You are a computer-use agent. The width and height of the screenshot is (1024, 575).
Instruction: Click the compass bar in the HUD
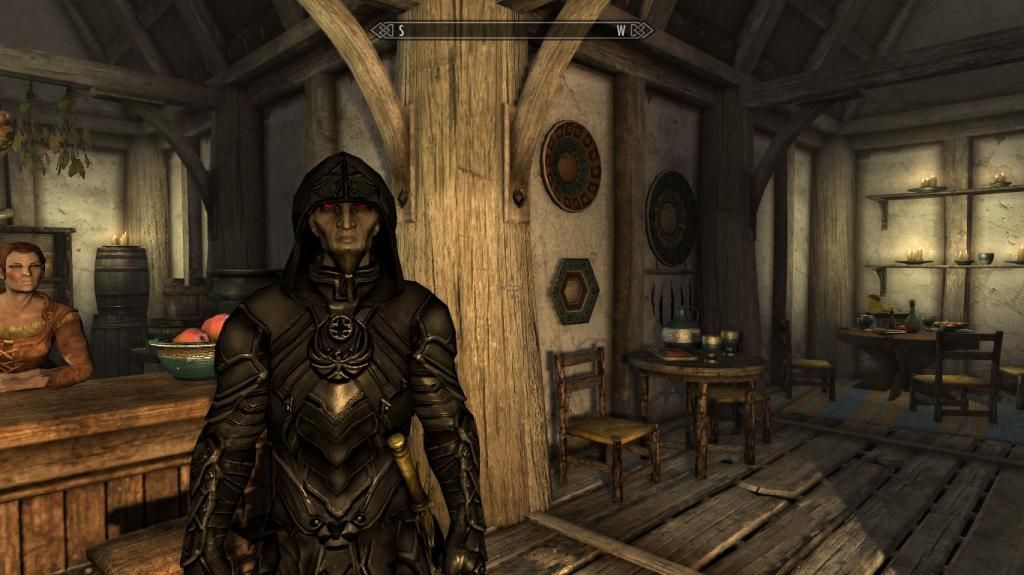[511, 30]
